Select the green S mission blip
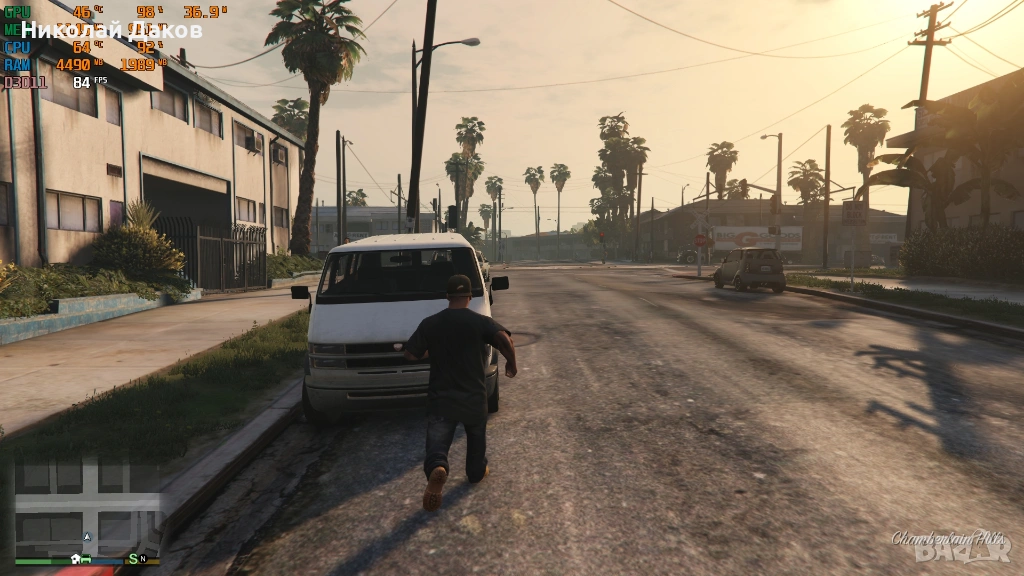Image resolution: width=1024 pixels, height=576 pixels. pos(132,558)
